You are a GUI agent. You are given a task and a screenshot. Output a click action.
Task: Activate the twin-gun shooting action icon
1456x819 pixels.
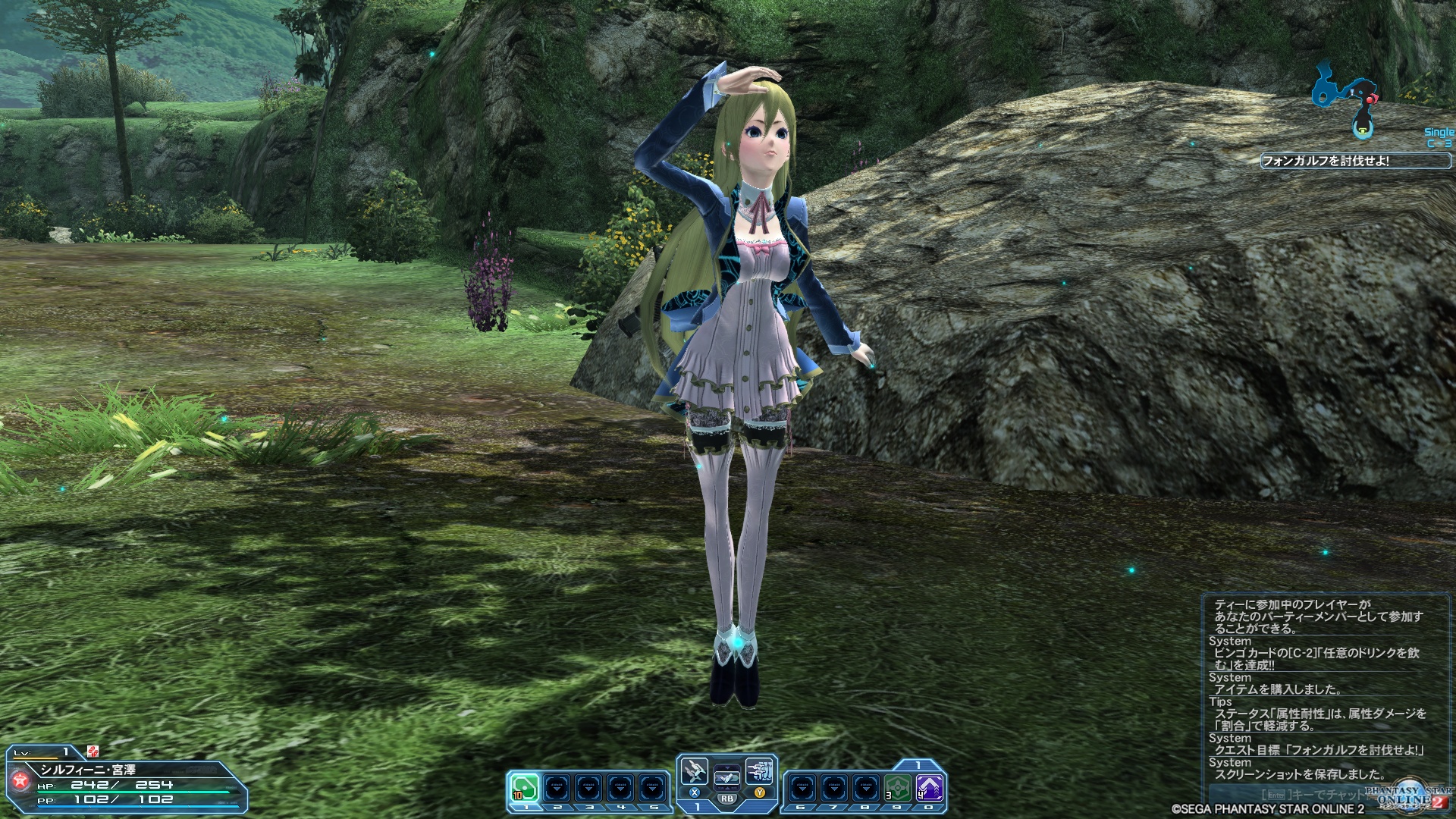[x=759, y=772]
